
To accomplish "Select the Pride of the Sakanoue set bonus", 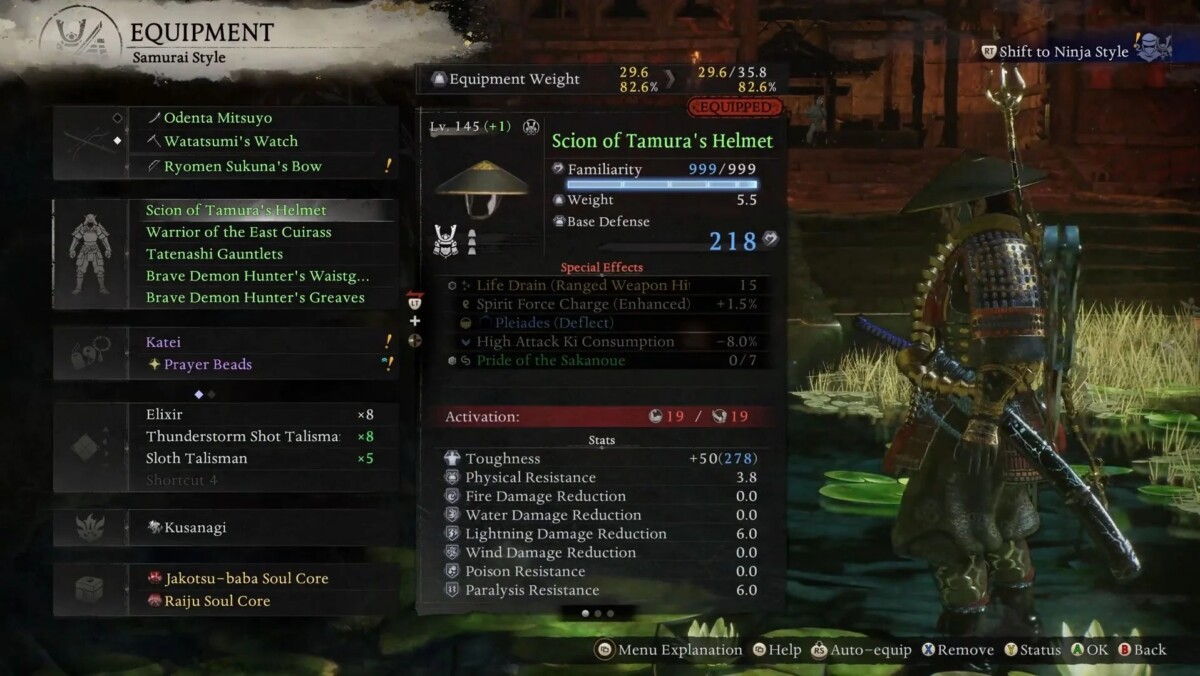I will click(x=550, y=361).
